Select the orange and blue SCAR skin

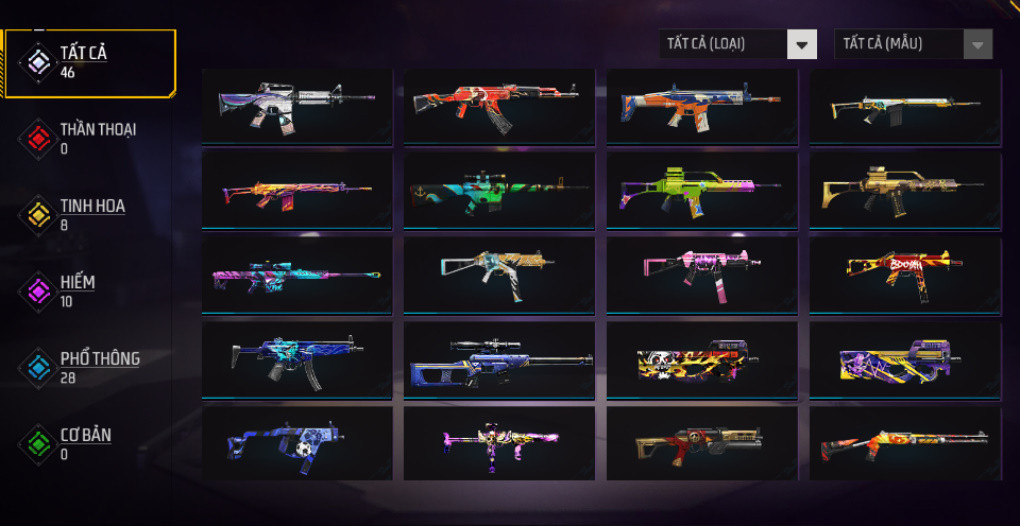tap(701, 105)
